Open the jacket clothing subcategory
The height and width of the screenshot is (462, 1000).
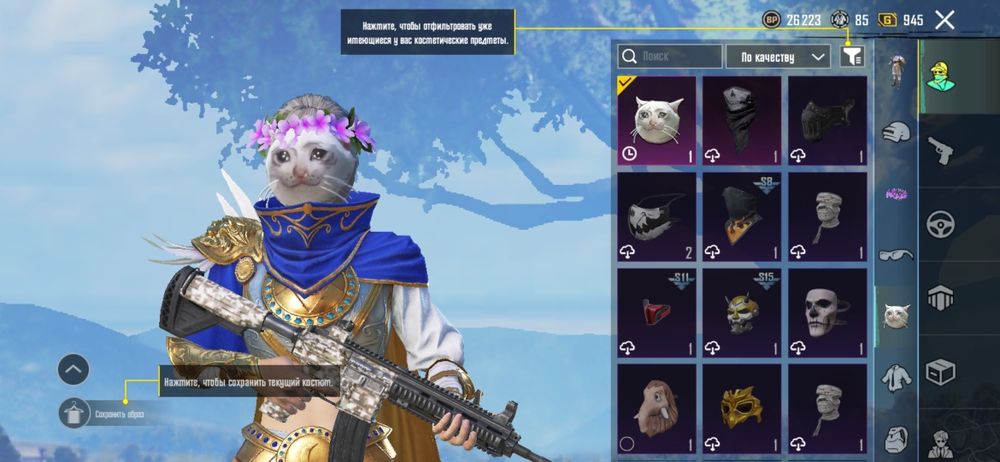click(895, 378)
